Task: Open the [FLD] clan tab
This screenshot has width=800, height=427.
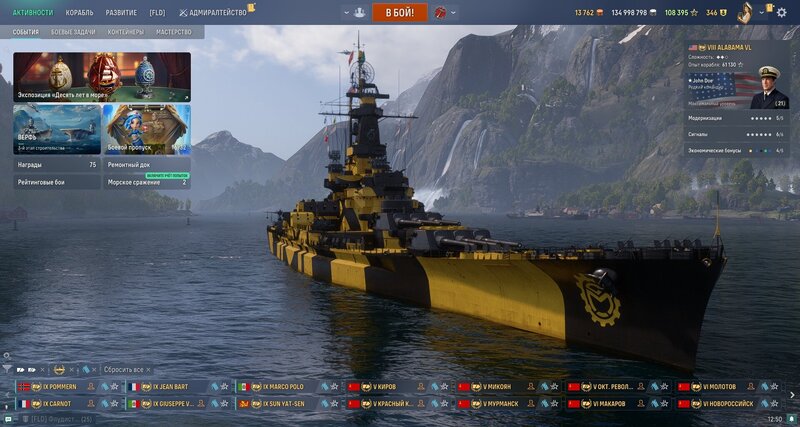Action: 156,12
